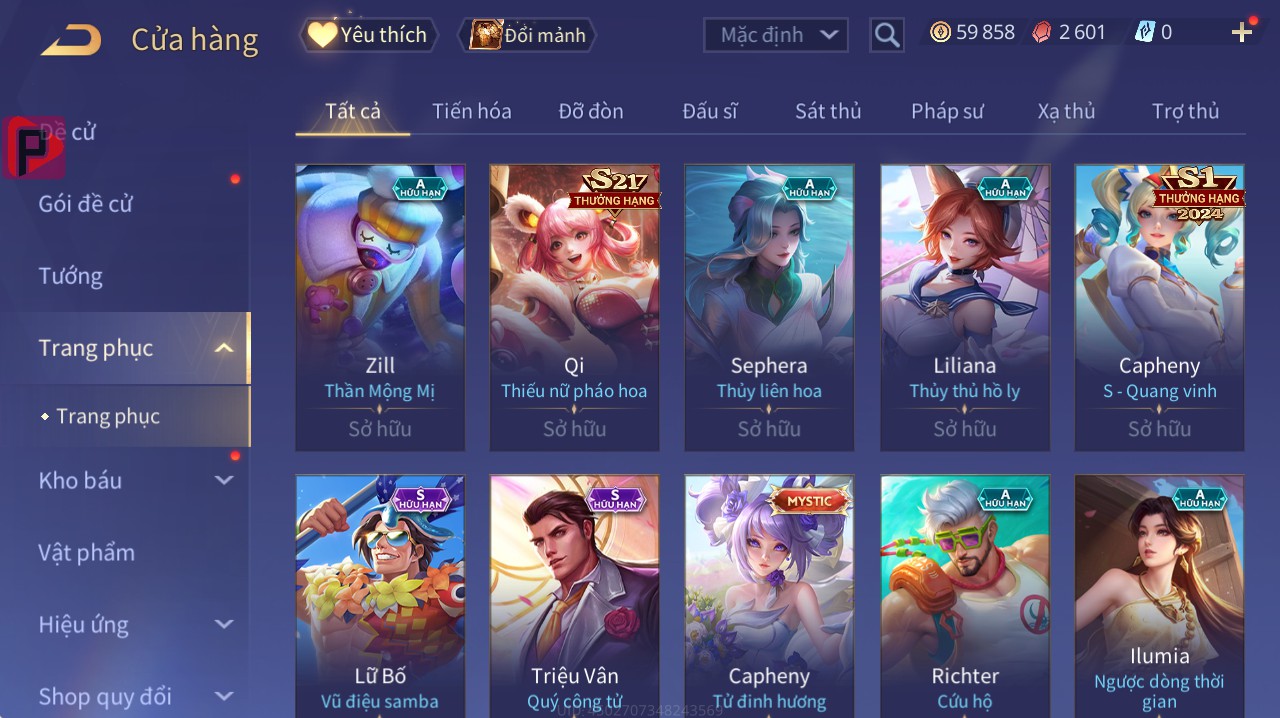This screenshot has width=1280, height=718.
Task: Add more currency with the plus button
Action: (x=1242, y=33)
